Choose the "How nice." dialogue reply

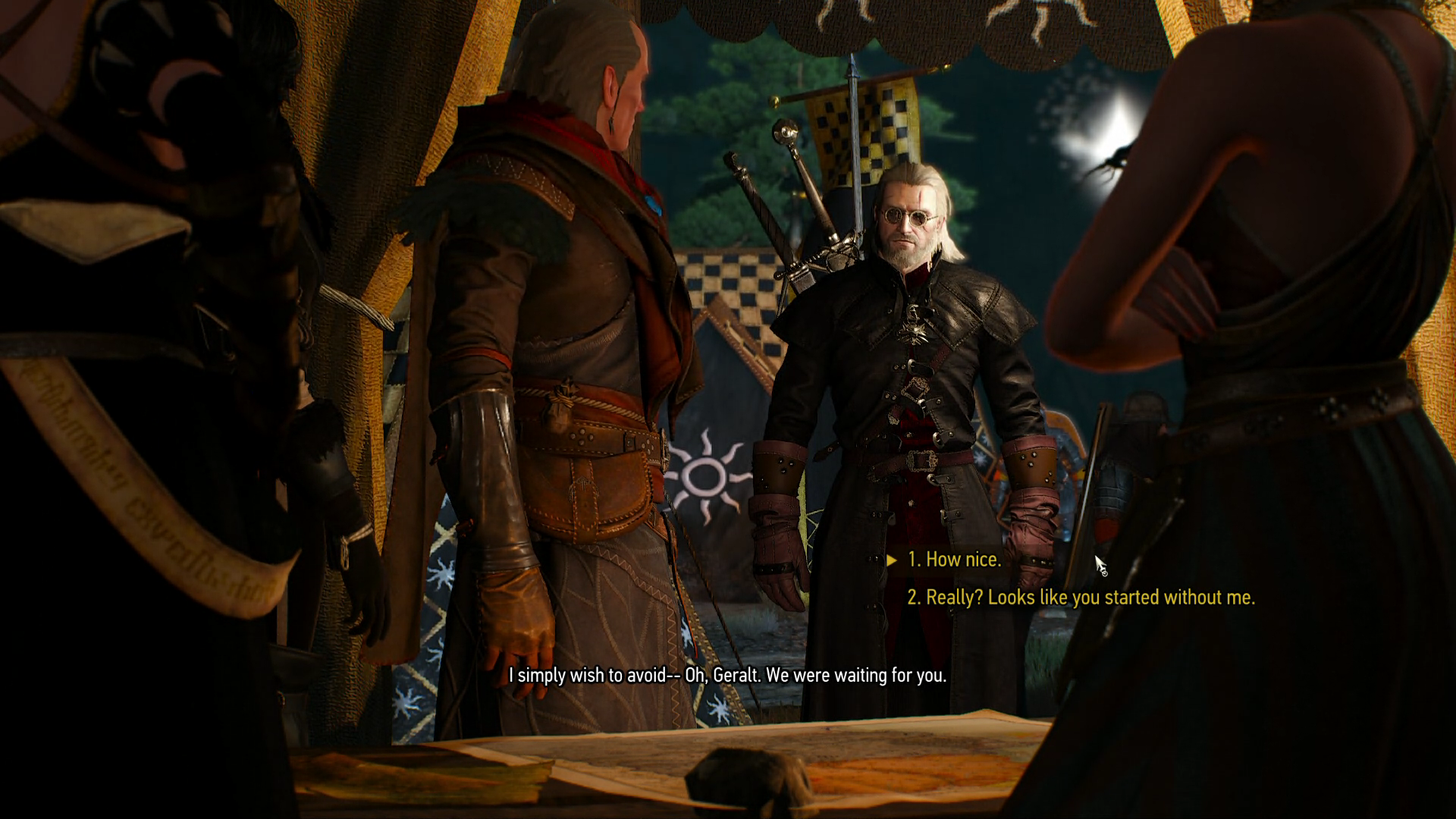[954, 560]
